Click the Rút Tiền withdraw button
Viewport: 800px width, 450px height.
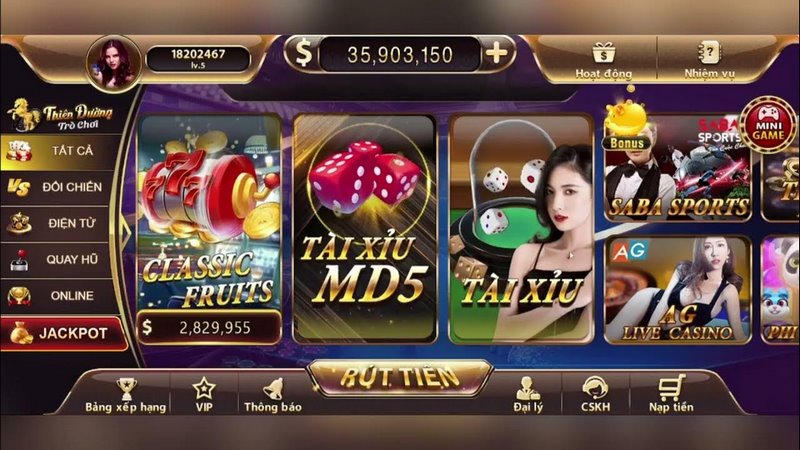400,377
